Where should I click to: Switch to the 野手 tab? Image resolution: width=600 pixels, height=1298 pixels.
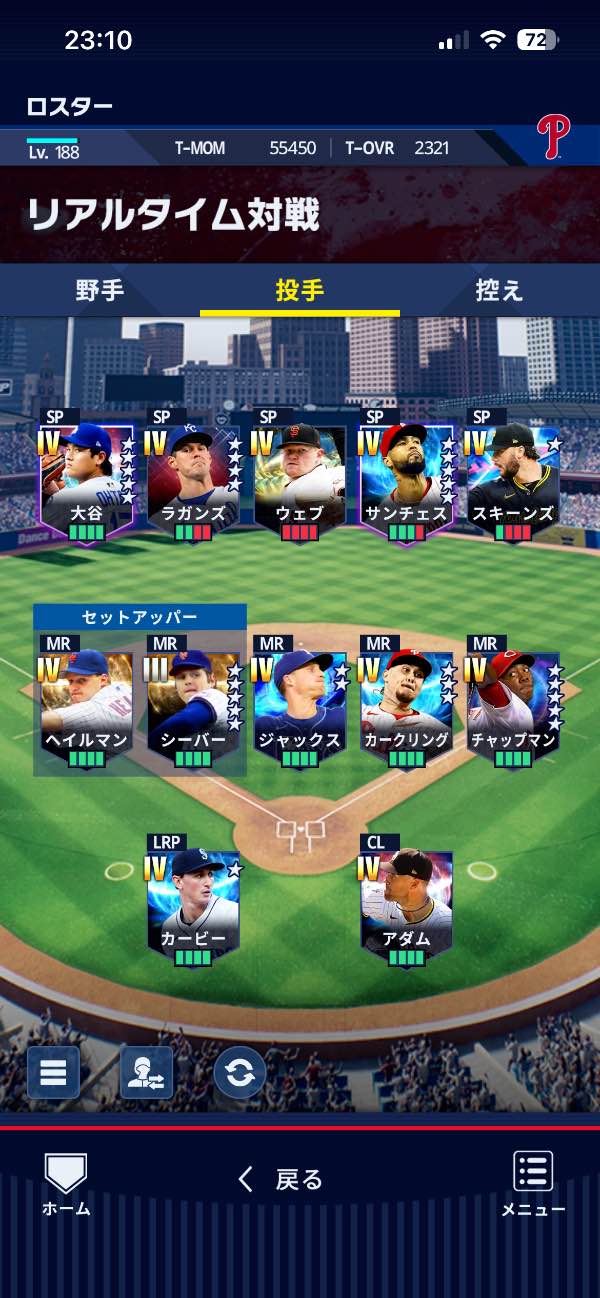coord(100,291)
